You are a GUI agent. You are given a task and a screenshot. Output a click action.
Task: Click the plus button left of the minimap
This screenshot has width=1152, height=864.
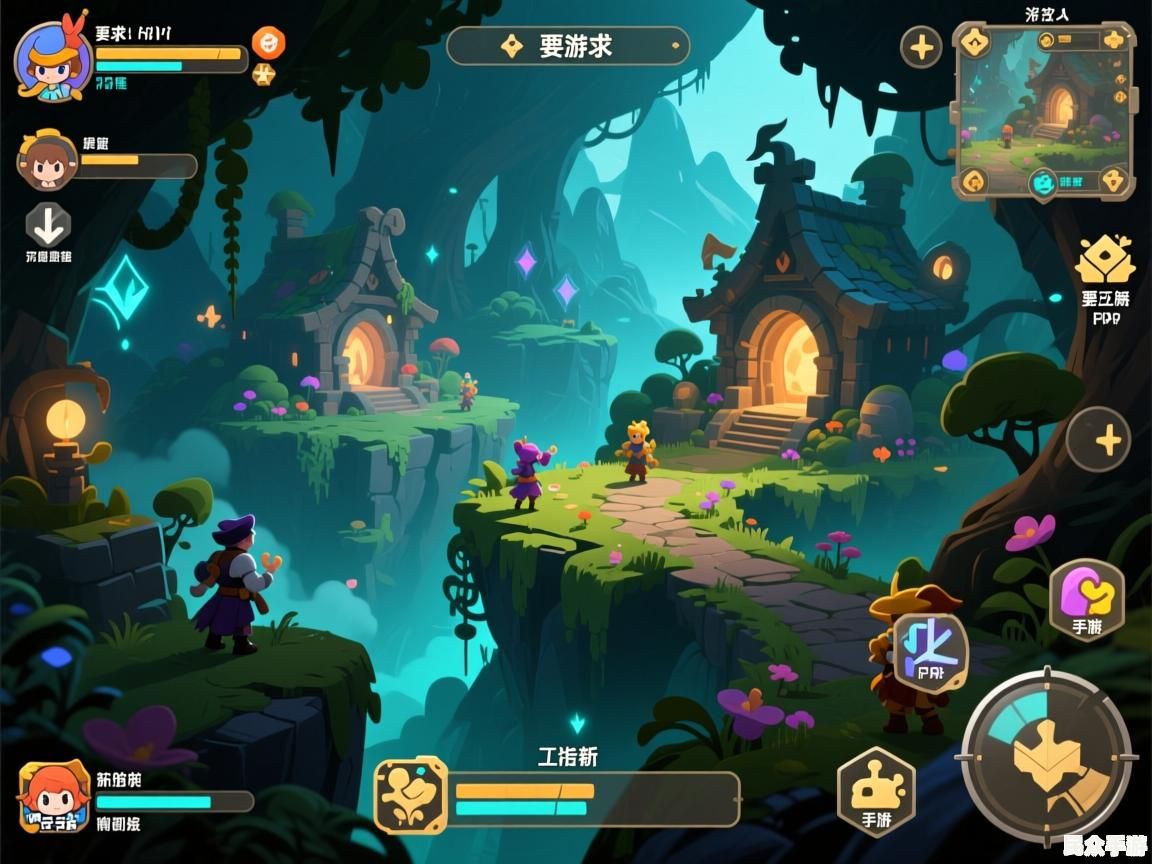921,47
